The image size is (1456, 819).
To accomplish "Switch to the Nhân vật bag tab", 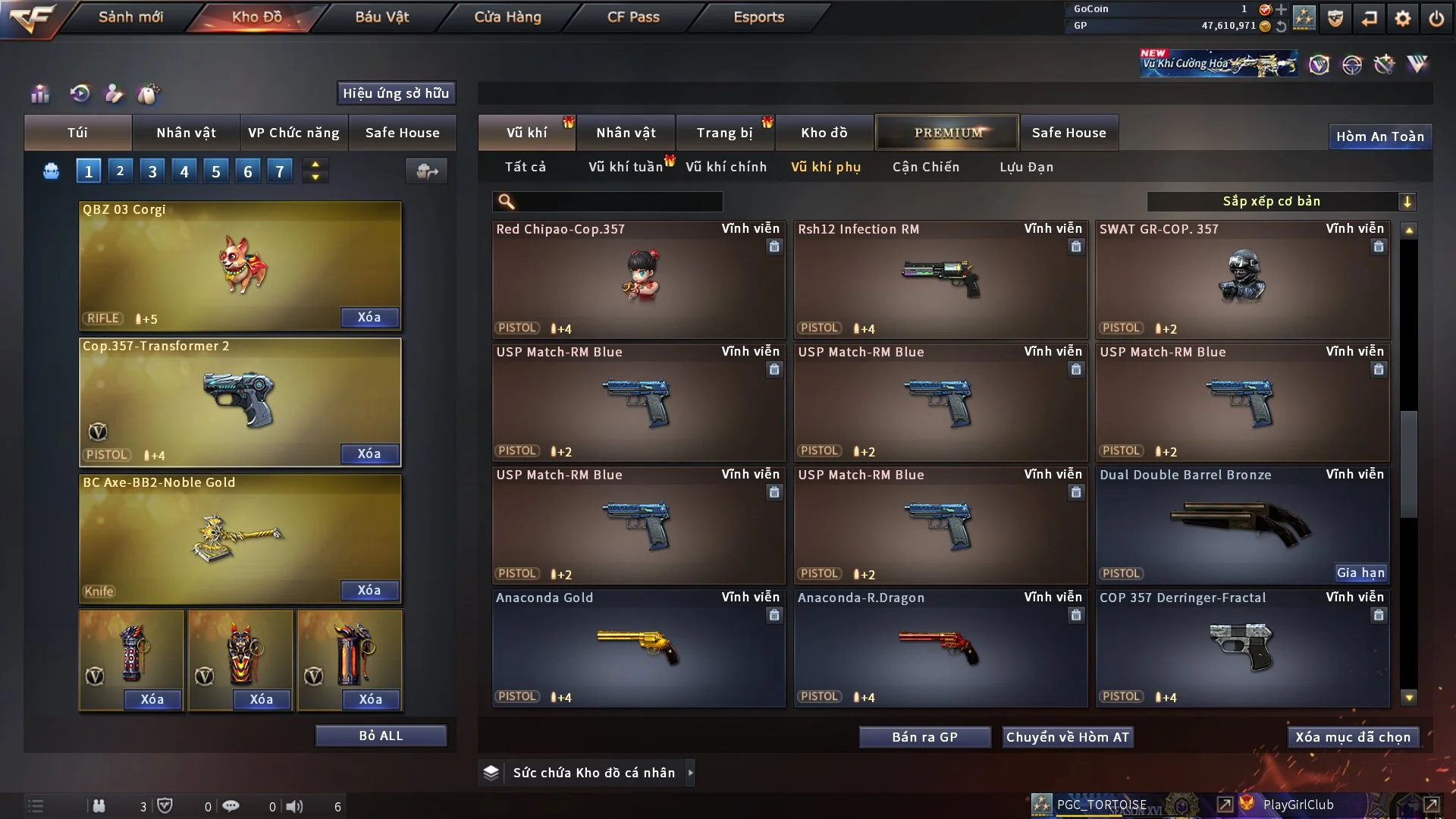I will (x=186, y=133).
